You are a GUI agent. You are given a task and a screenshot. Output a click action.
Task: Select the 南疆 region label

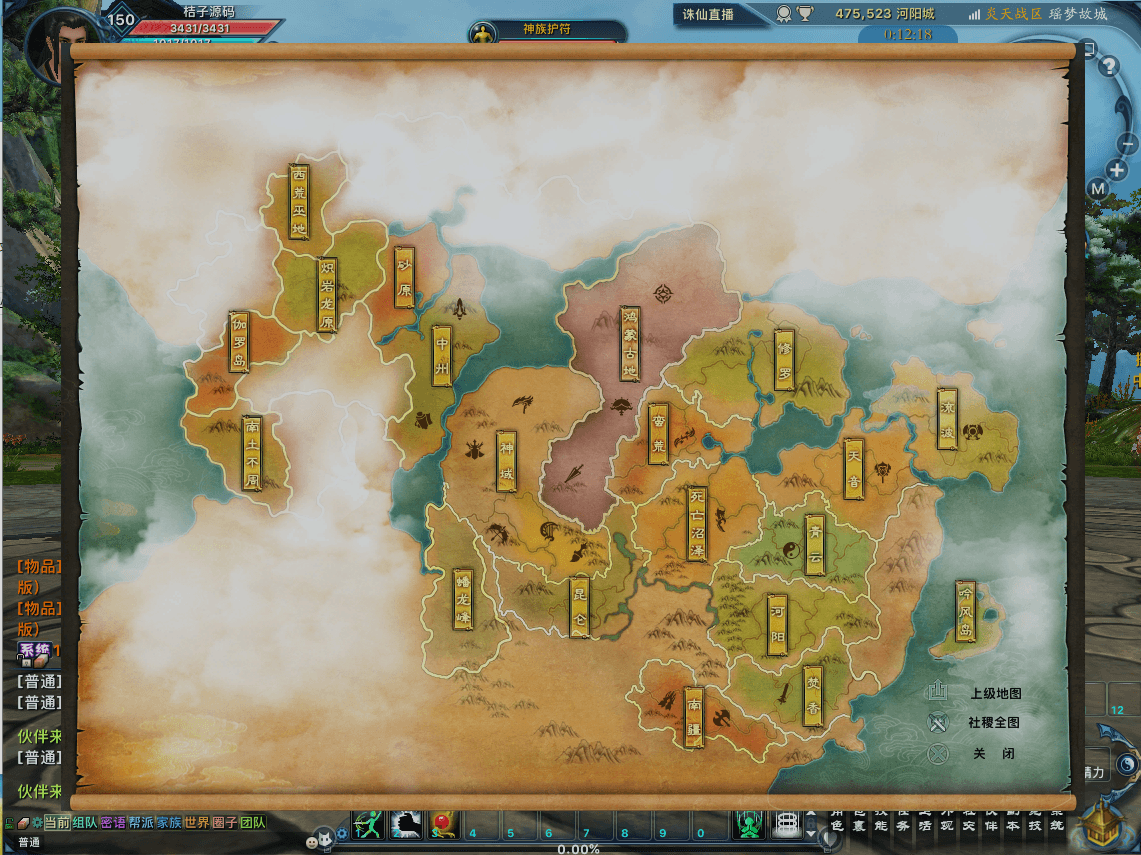694,717
